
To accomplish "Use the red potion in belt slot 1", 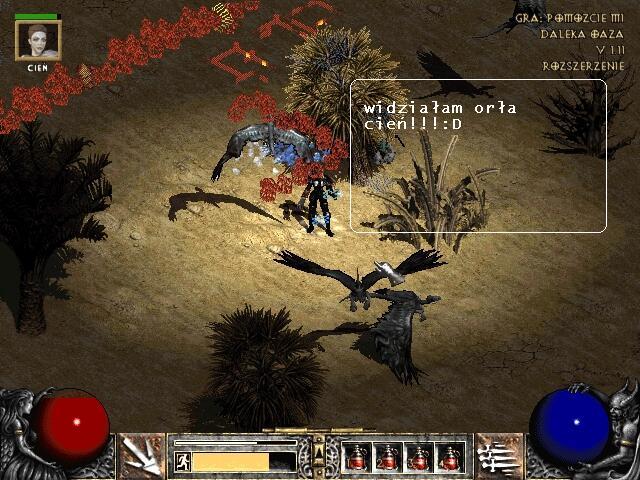I will click(357, 457).
